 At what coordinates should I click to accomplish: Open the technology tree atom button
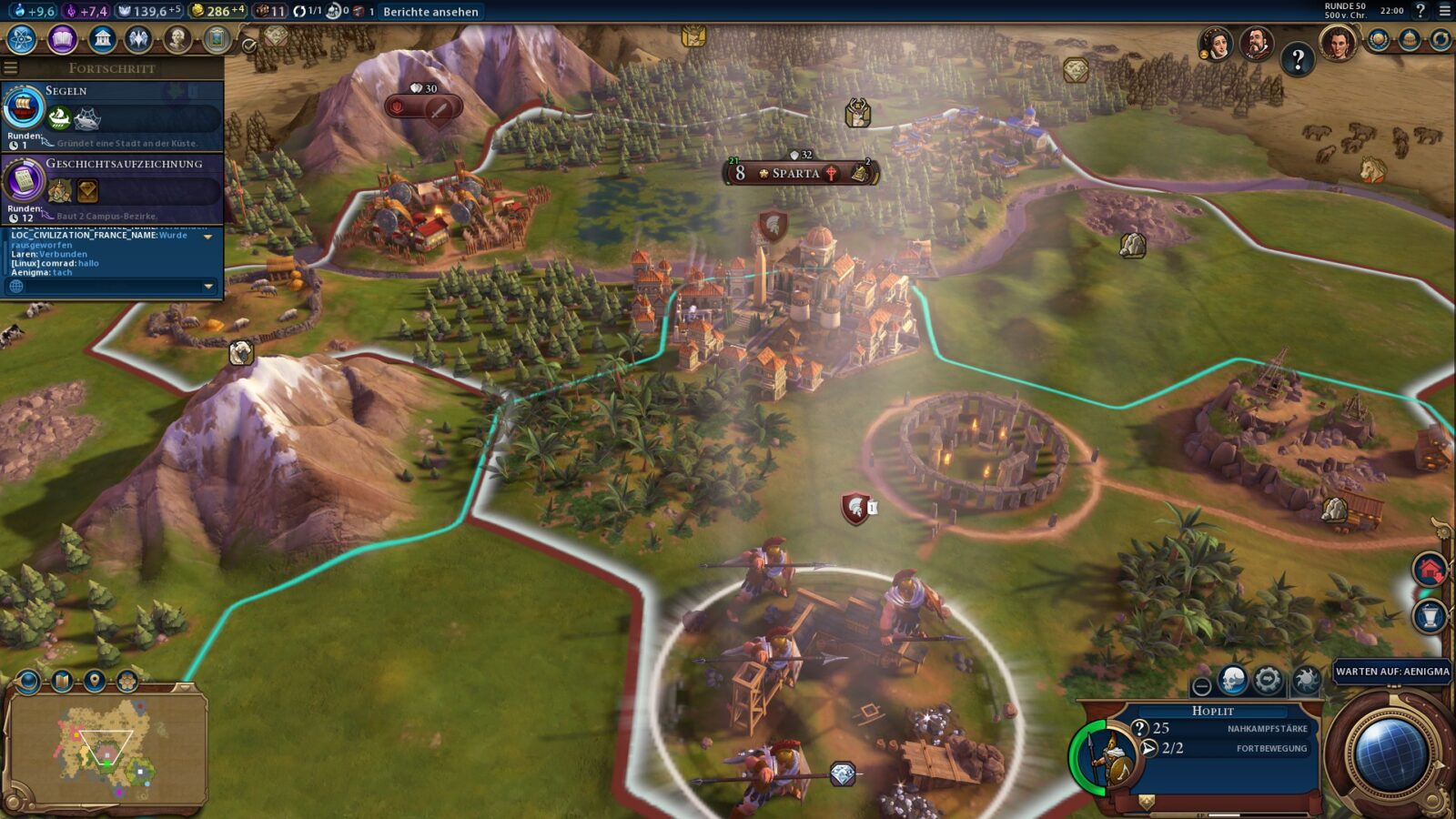click(22, 39)
